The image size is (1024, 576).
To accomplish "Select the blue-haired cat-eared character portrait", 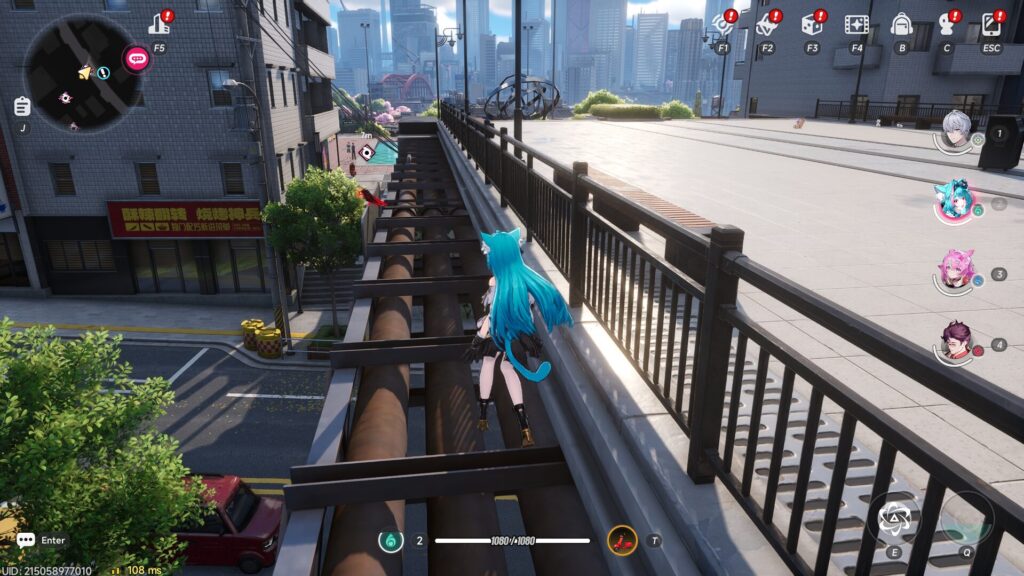I will coord(953,200).
